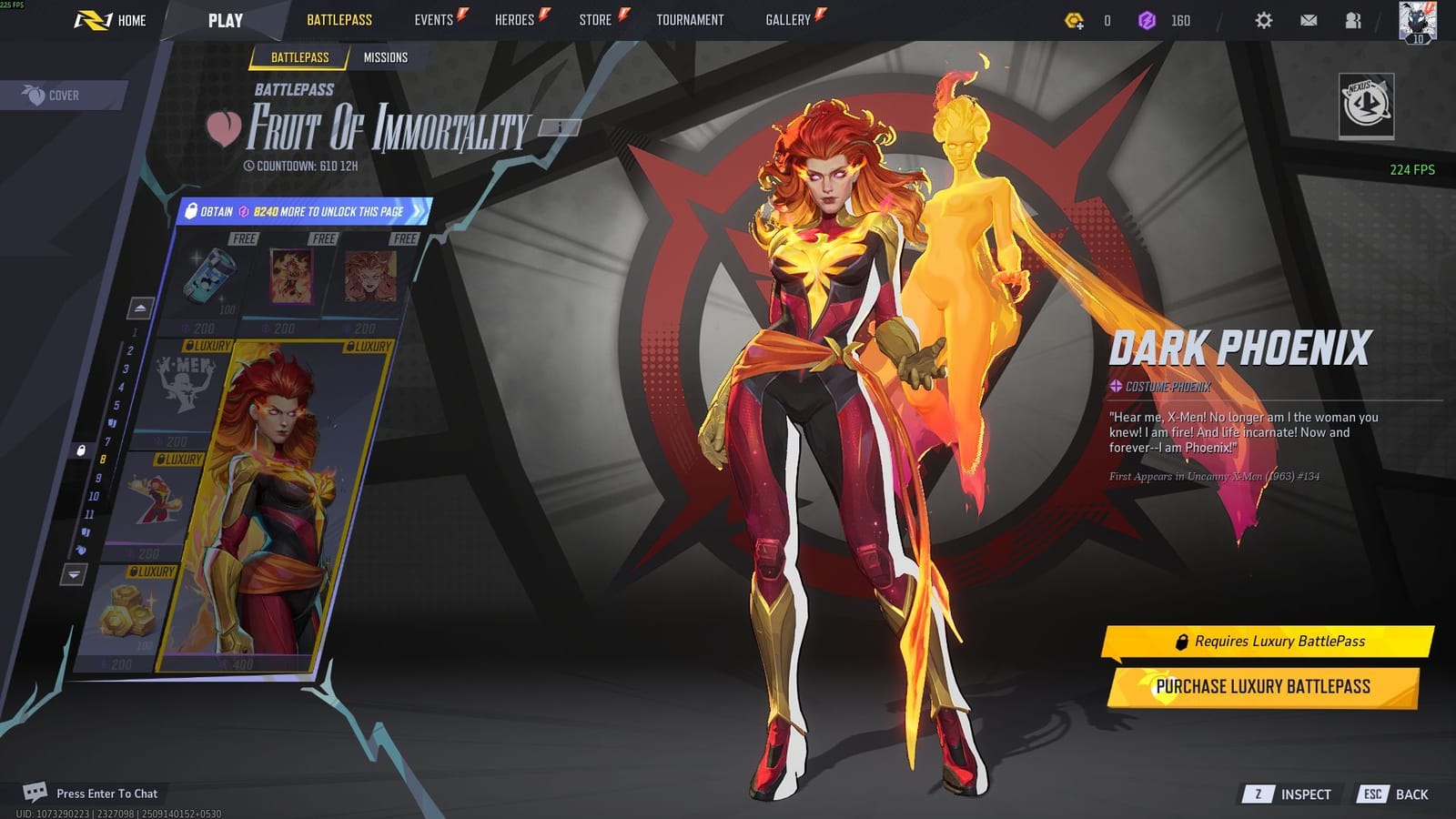Select battlepass page 1

coord(135,333)
